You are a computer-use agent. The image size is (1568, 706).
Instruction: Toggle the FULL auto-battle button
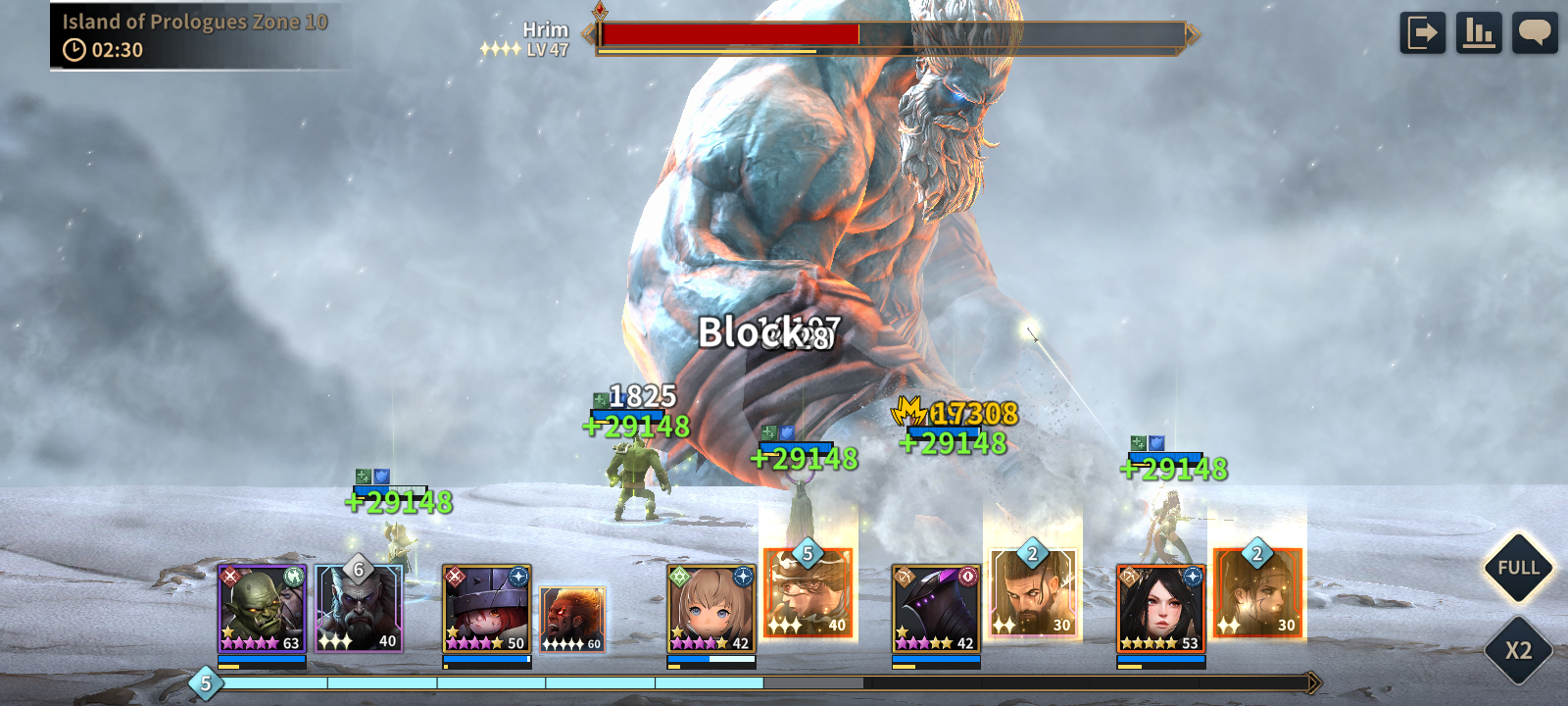click(x=1518, y=568)
